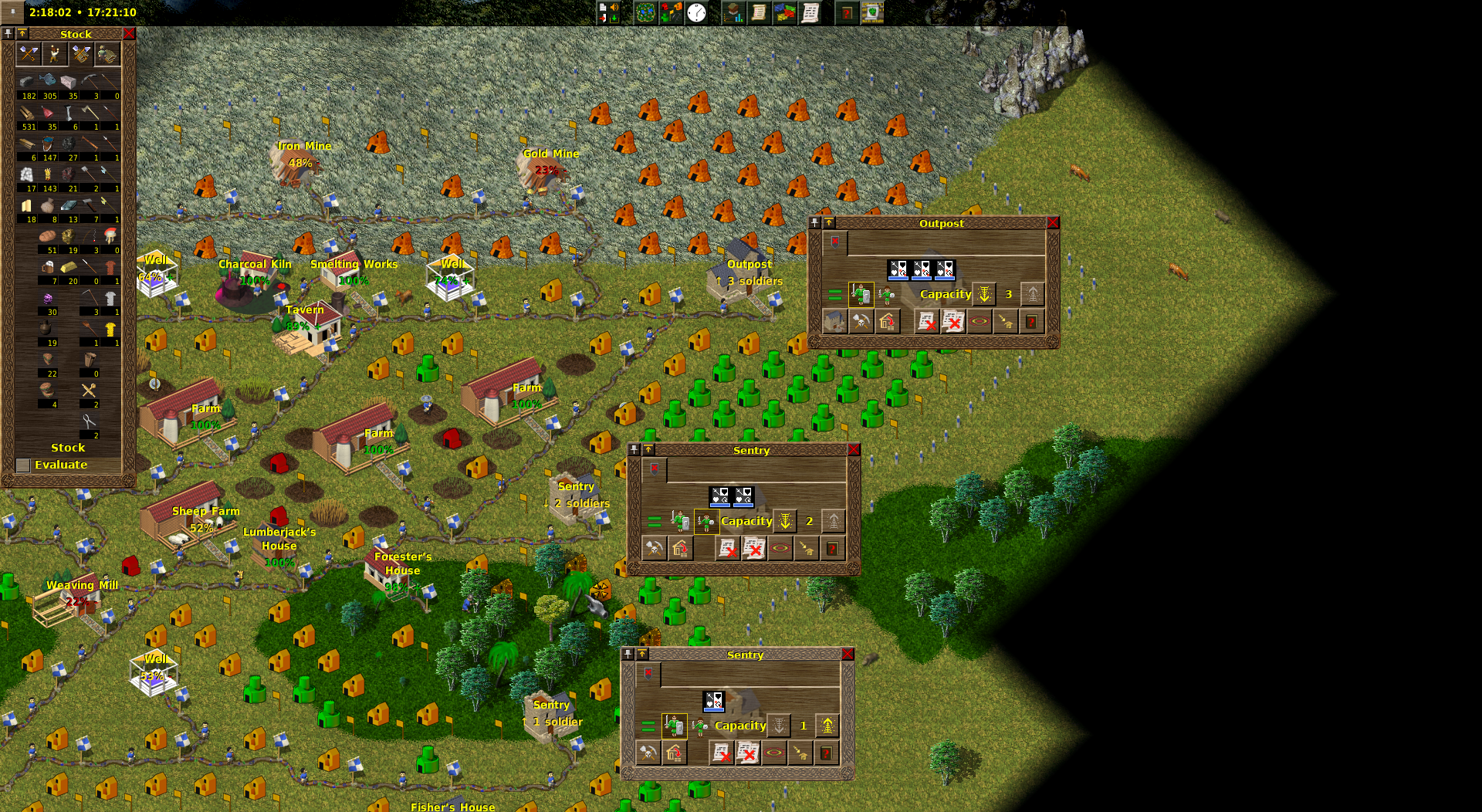Decrease the Outpost soldier capacity

coord(984,294)
